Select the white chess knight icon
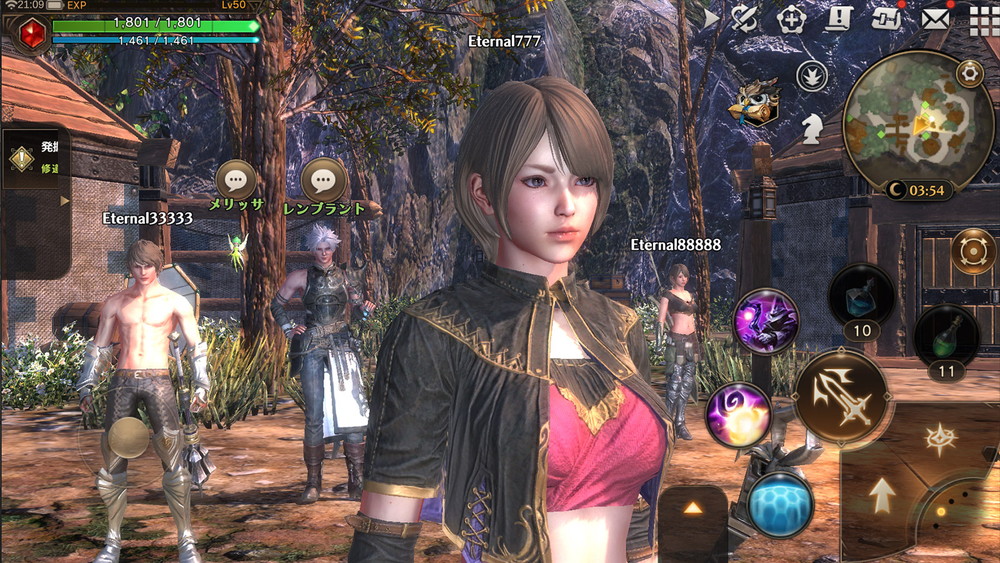Viewport: 1000px width, 563px height. pyautogui.click(x=811, y=125)
